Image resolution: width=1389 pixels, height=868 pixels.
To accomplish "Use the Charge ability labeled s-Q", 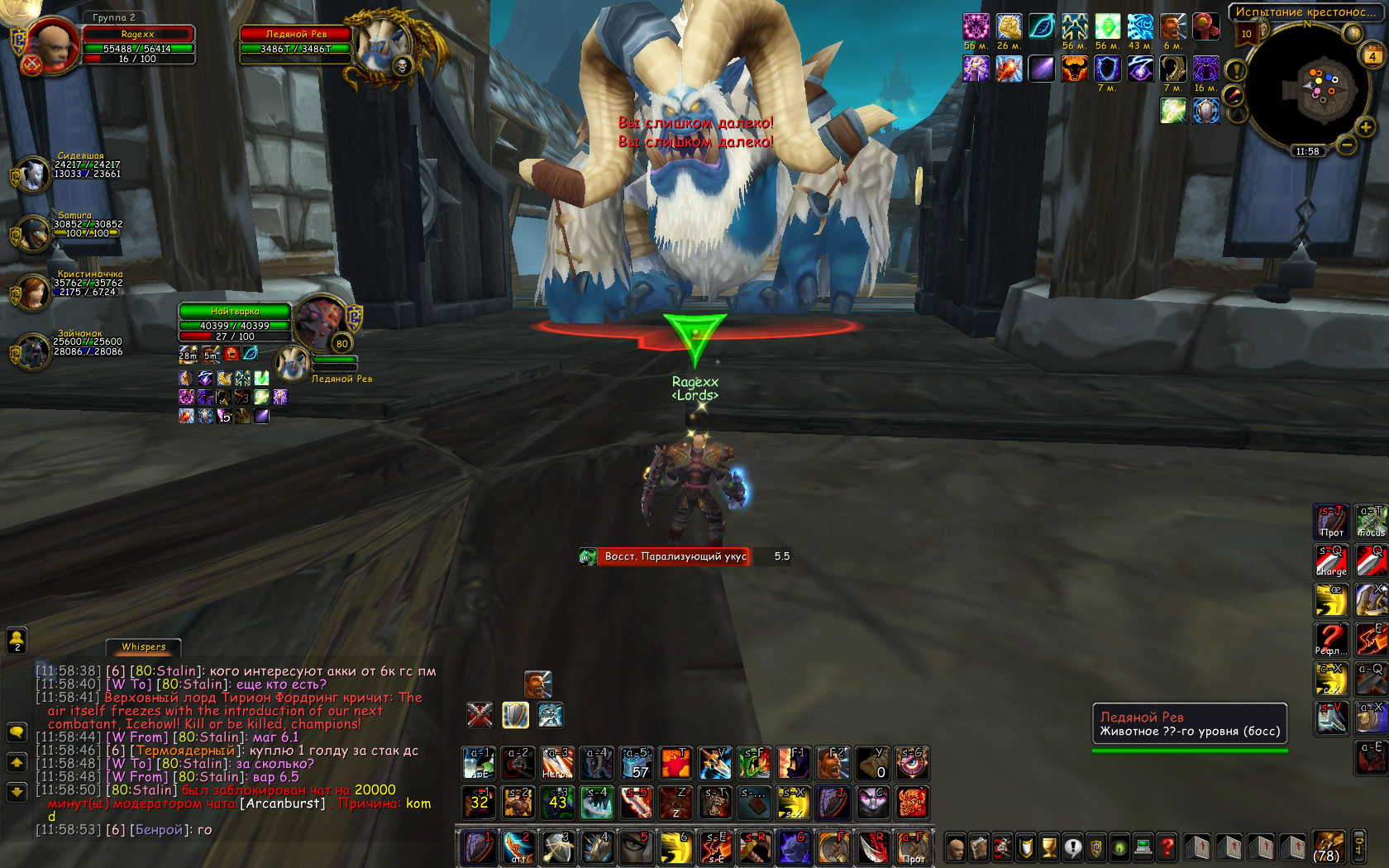I will (1331, 560).
